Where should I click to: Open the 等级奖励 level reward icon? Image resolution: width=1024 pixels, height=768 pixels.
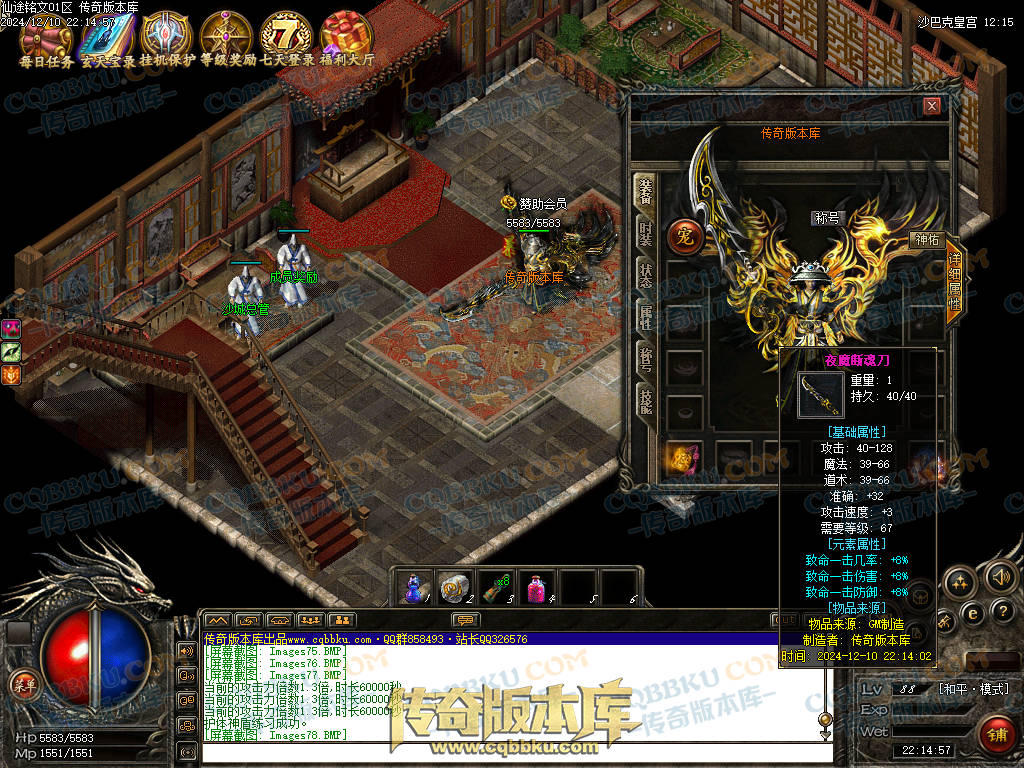coord(226,36)
